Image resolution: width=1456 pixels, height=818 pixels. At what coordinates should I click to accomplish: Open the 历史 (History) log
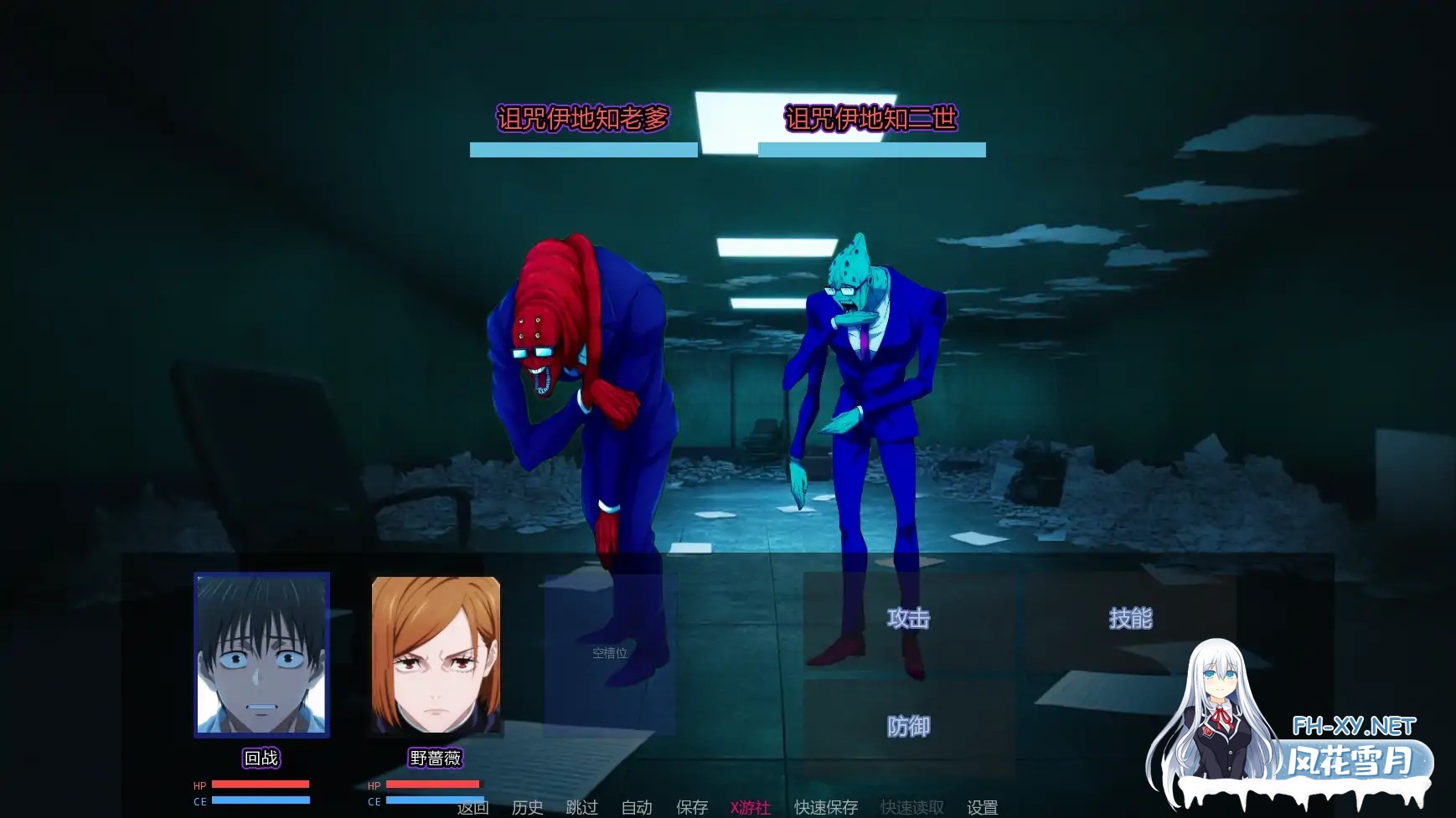click(x=525, y=807)
